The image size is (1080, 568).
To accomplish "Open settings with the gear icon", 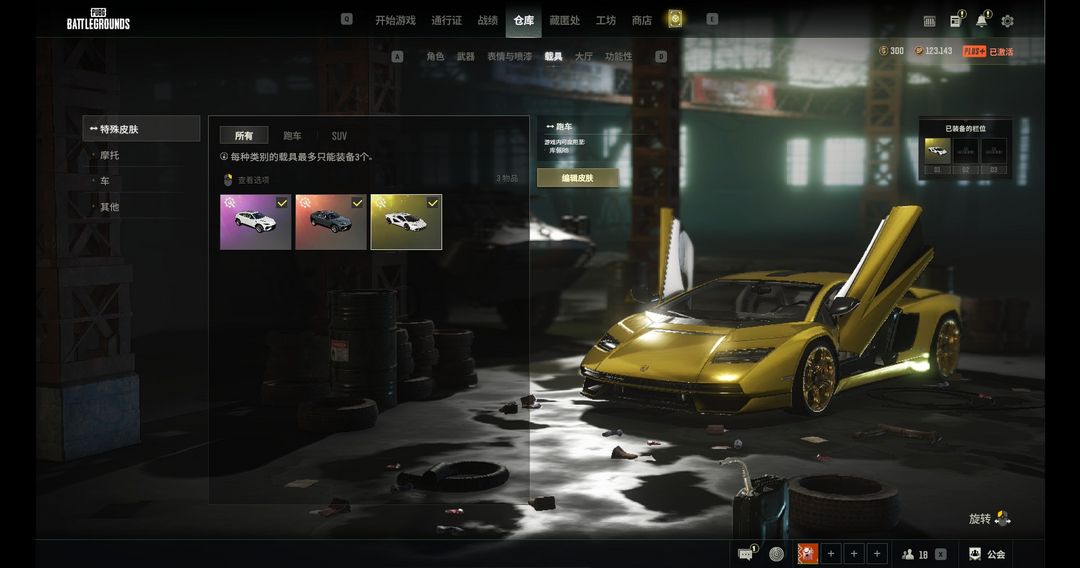I will tap(1007, 21).
